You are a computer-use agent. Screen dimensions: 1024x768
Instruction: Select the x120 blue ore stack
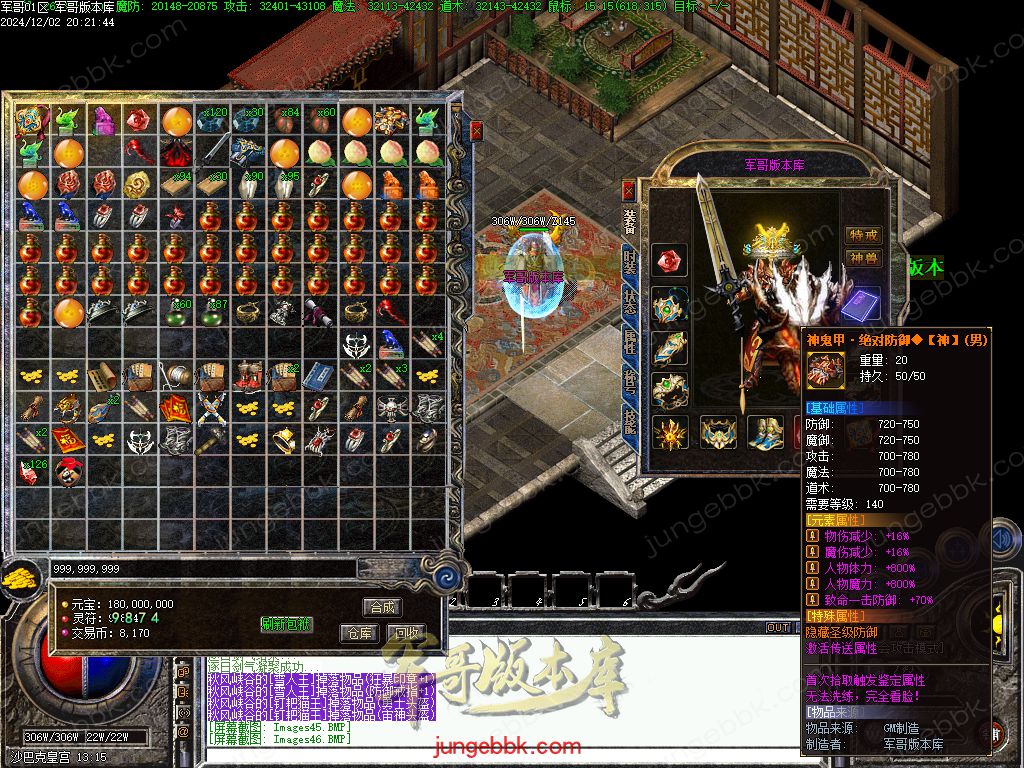[212, 121]
